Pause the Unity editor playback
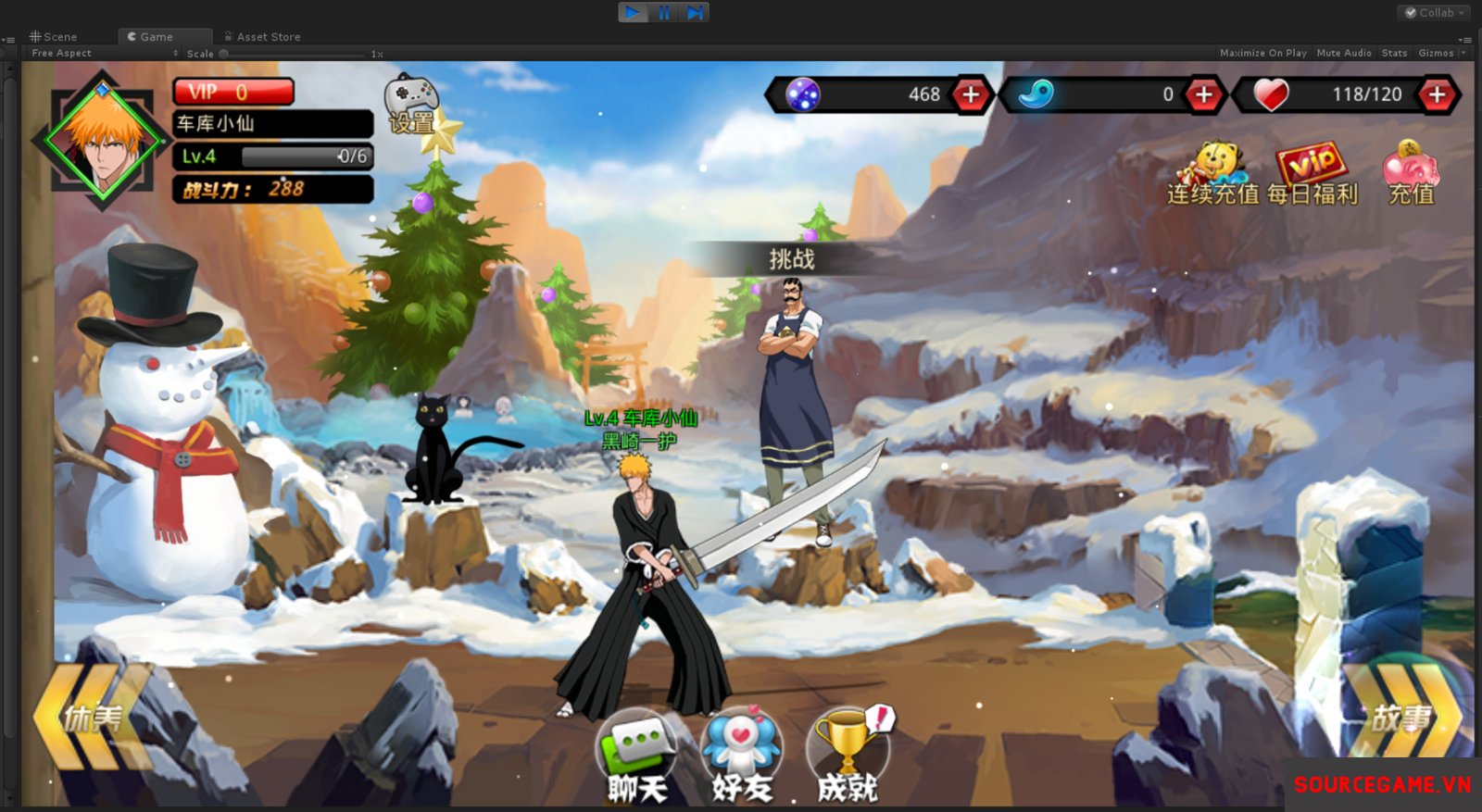The height and width of the screenshot is (812, 1482). (664, 12)
